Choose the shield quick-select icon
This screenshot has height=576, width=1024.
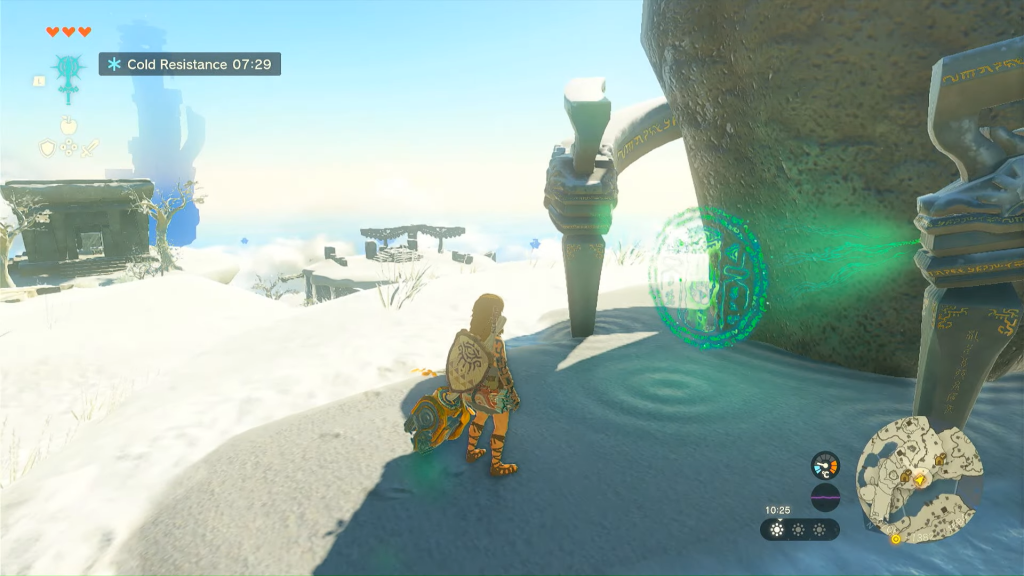(47, 148)
